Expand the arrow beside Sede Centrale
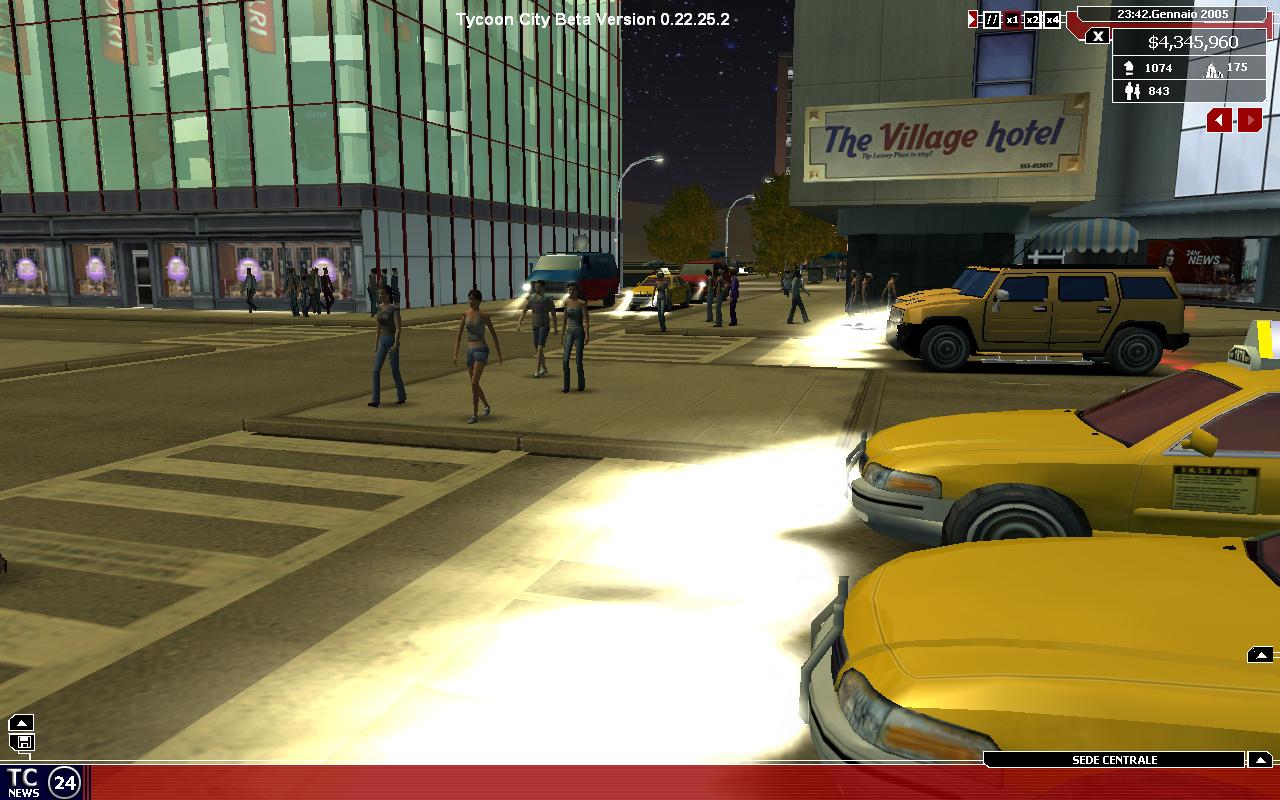Screen dimensions: 1280x800 [1260, 760]
